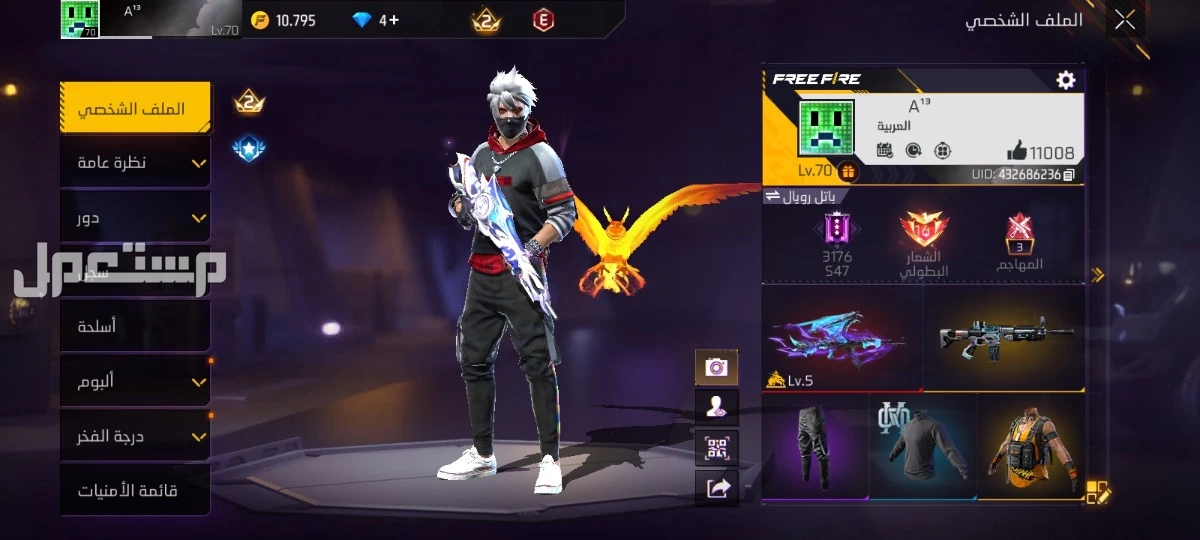Image resolution: width=1200 pixels, height=540 pixels.
Task: Open the green pixel avatar on profile card
Action: click(x=826, y=127)
